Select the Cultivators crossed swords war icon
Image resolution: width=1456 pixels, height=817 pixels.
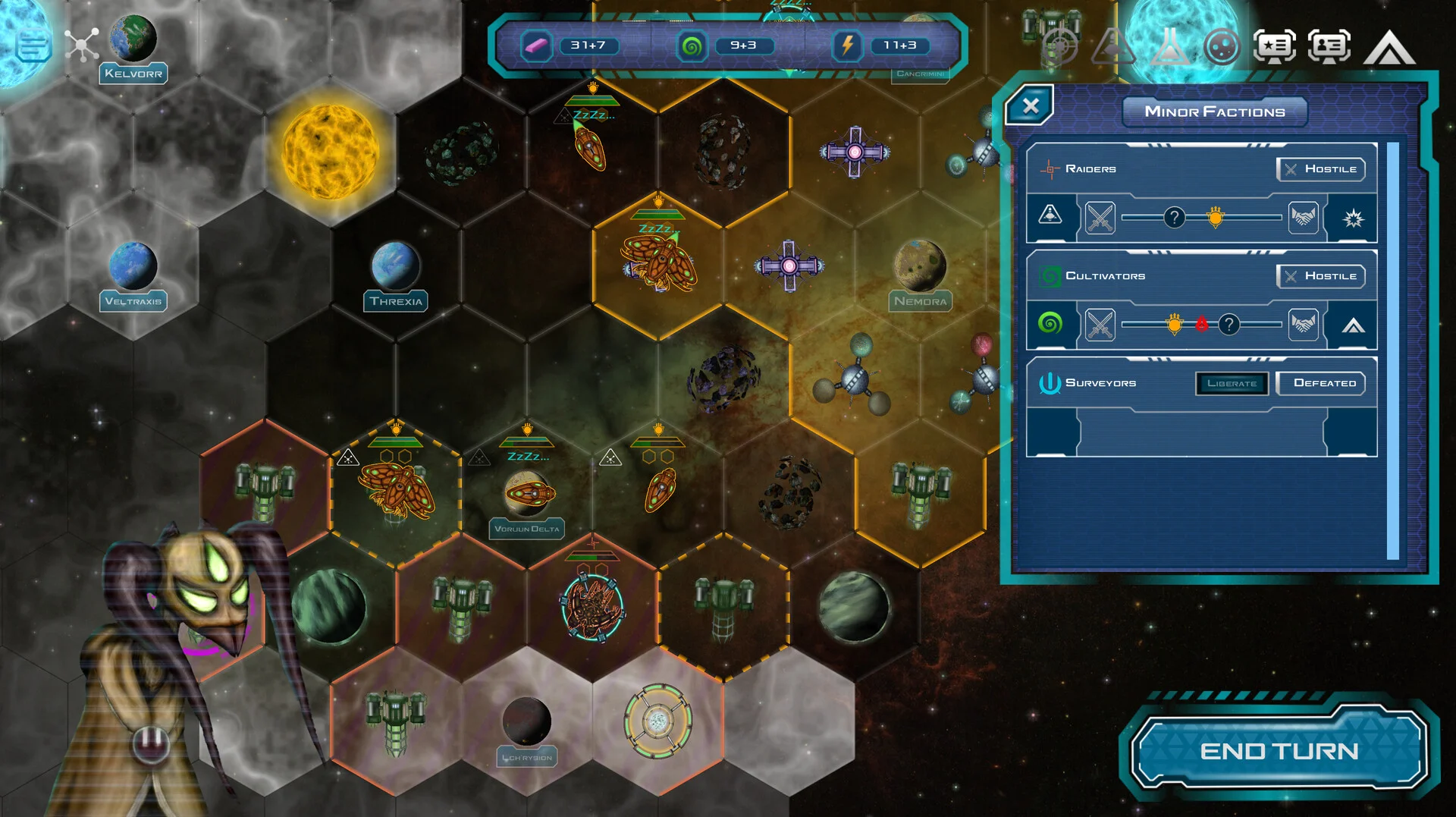coord(1100,325)
